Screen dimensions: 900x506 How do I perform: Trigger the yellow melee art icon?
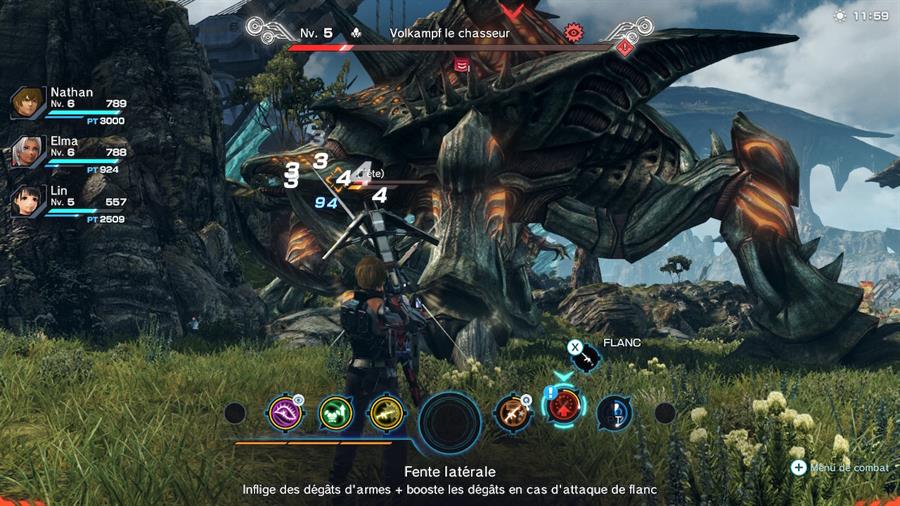386,412
